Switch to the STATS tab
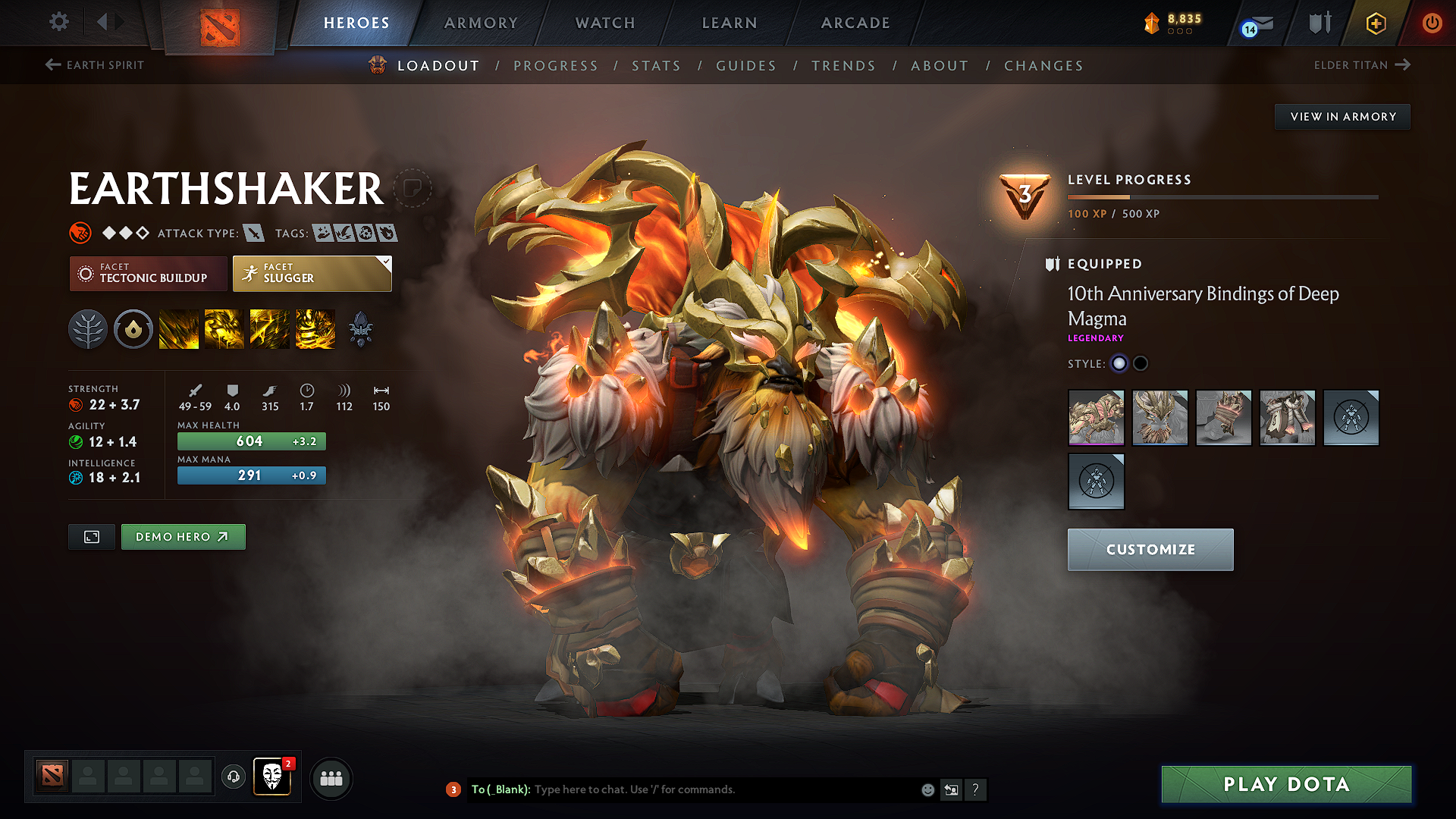 pos(656,65)
